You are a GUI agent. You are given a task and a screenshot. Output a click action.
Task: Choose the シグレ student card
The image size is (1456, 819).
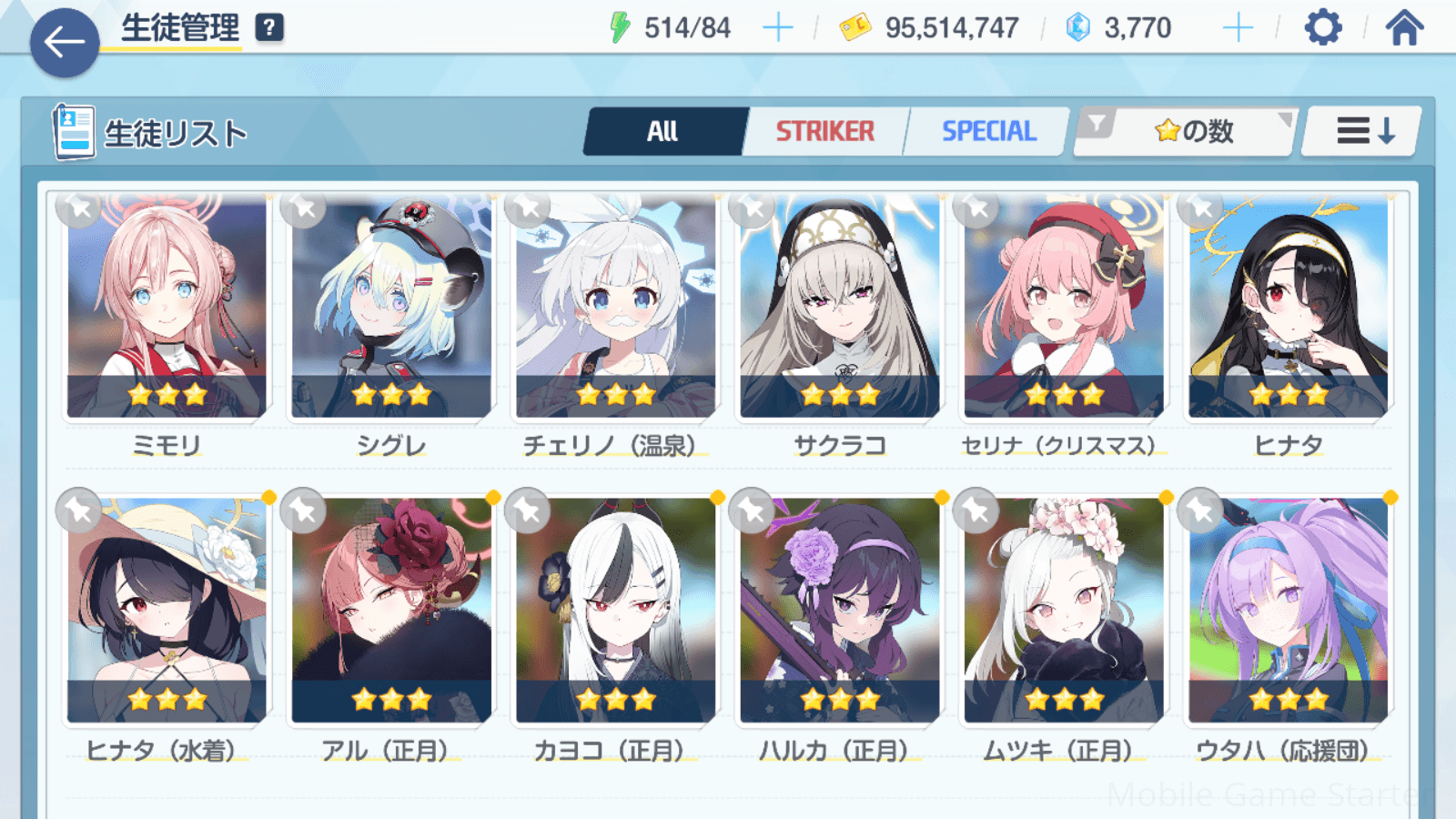391,308
